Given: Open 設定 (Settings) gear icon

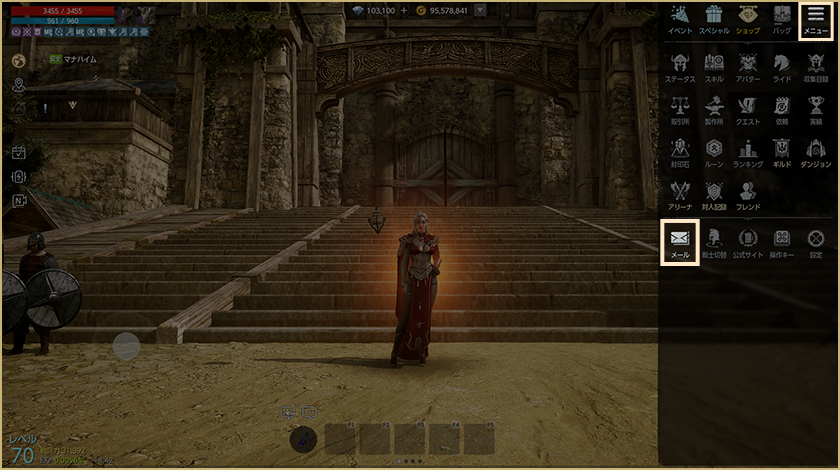Looking at the screenshot, I should 816,241.
